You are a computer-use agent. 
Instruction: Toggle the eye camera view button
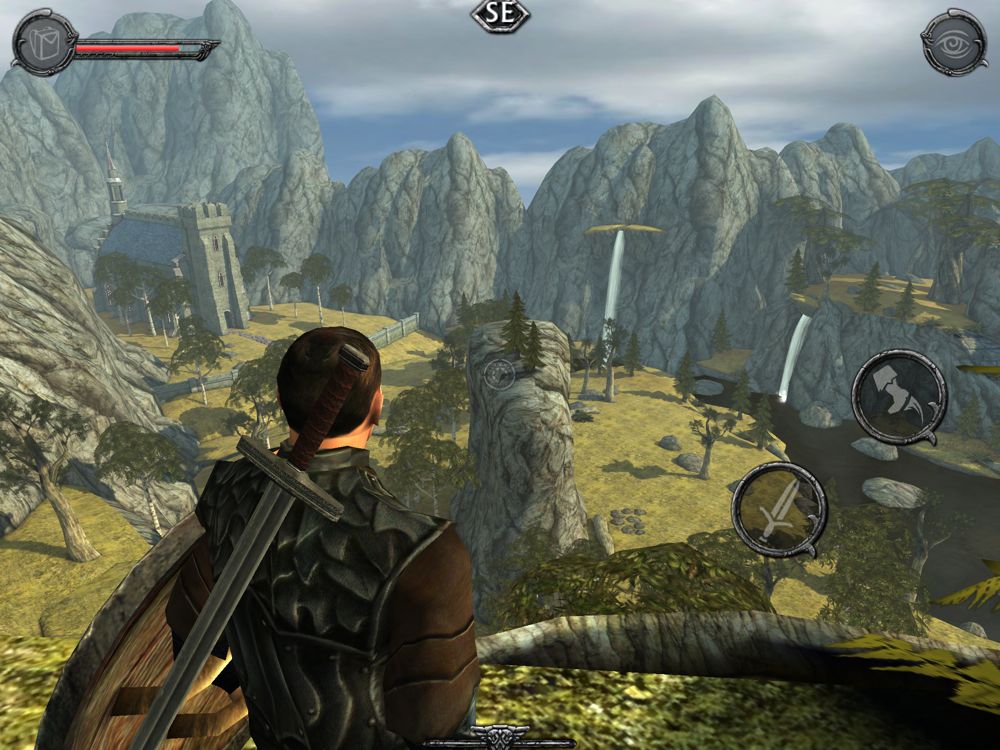953,41
